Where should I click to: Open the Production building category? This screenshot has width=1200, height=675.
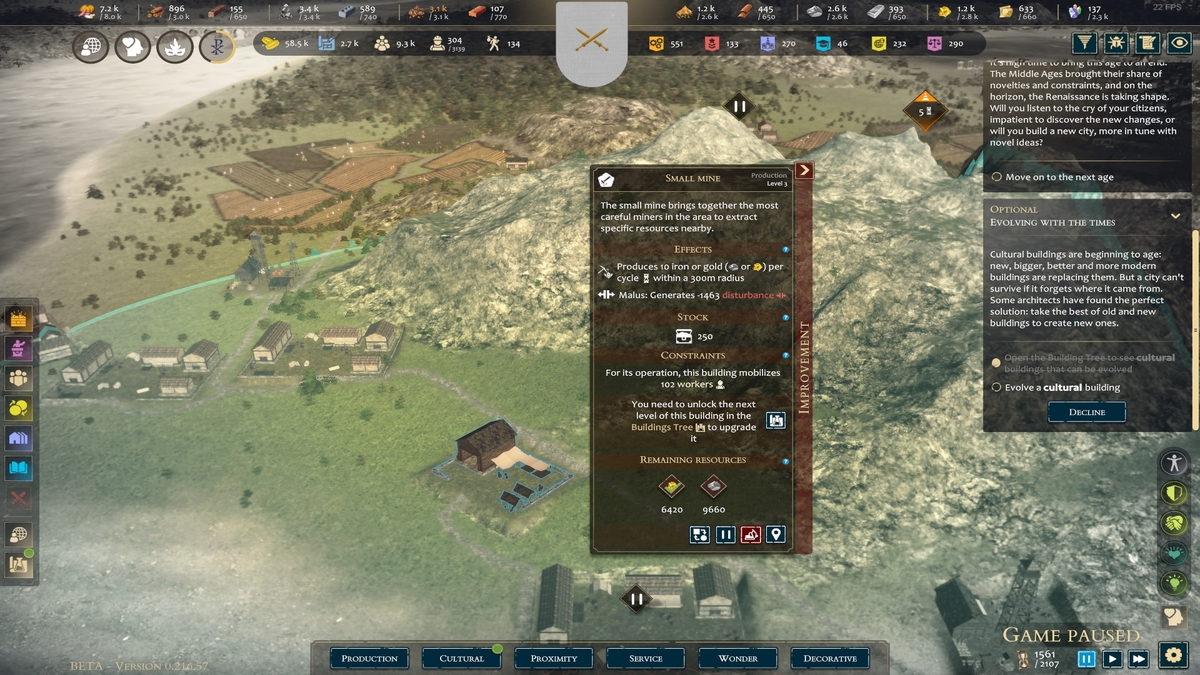pos(369,658)
